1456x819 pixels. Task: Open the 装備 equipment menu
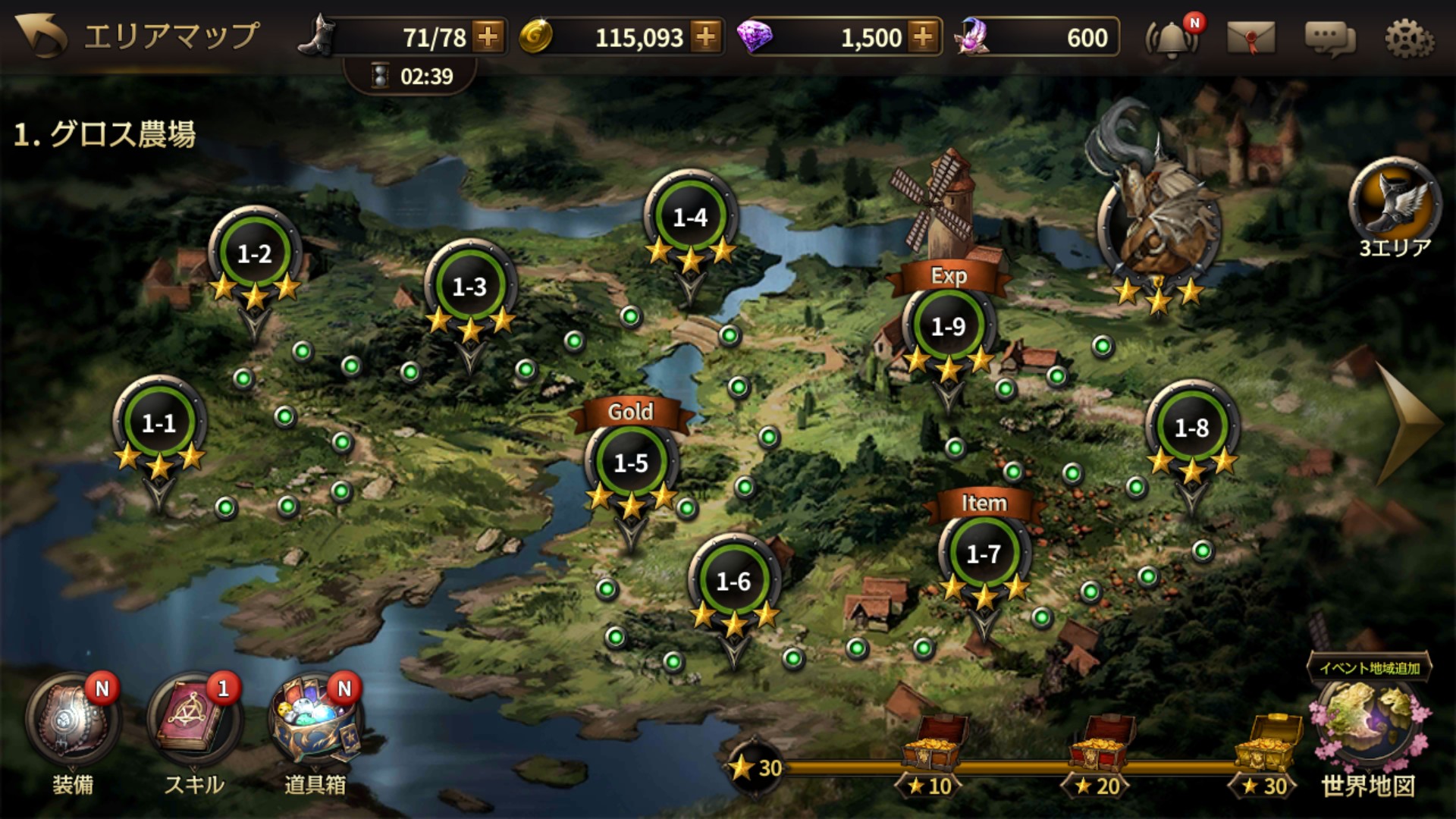(x=73, y=720)
